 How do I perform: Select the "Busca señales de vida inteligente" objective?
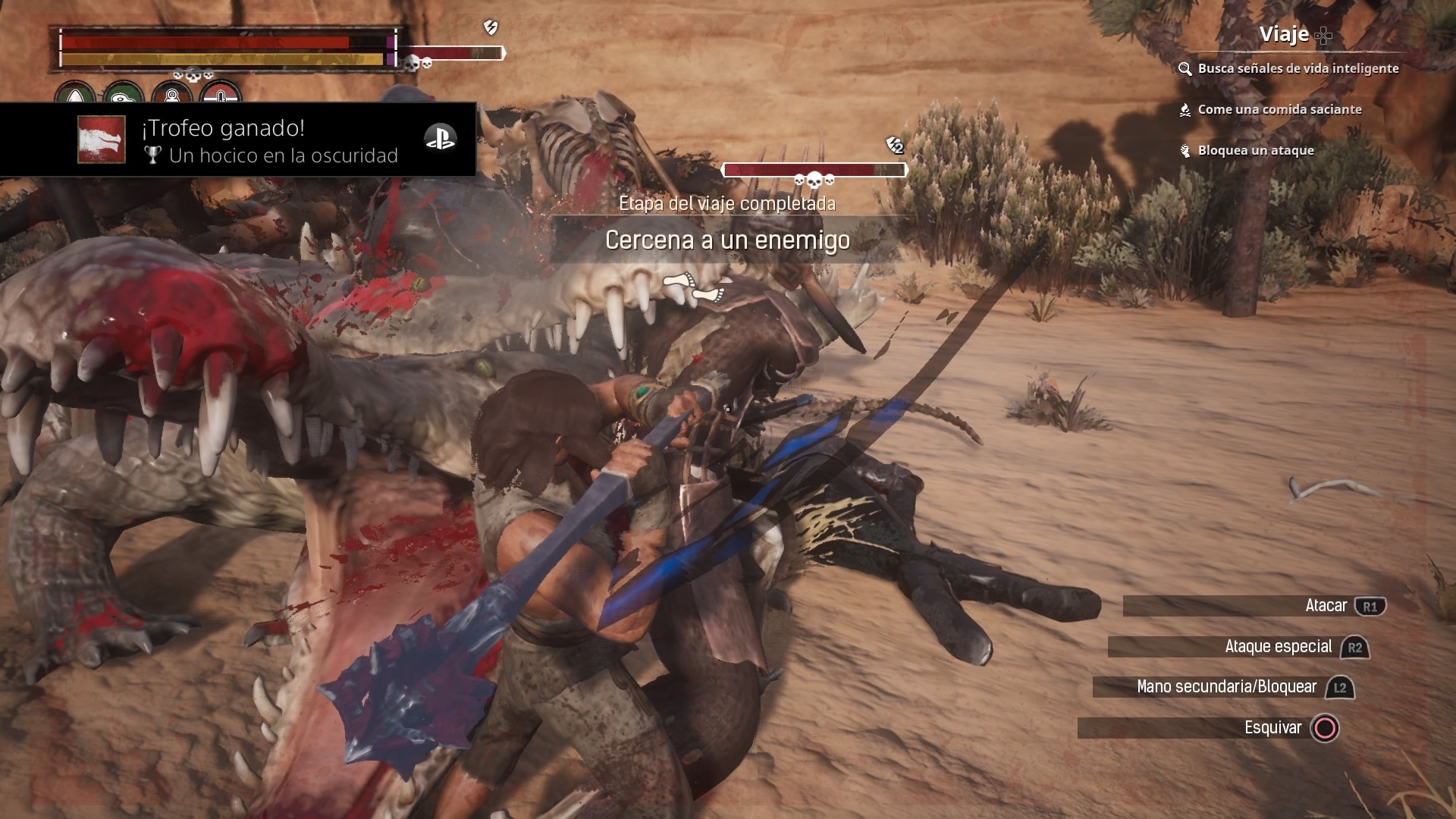click(x=1298, y=68)
